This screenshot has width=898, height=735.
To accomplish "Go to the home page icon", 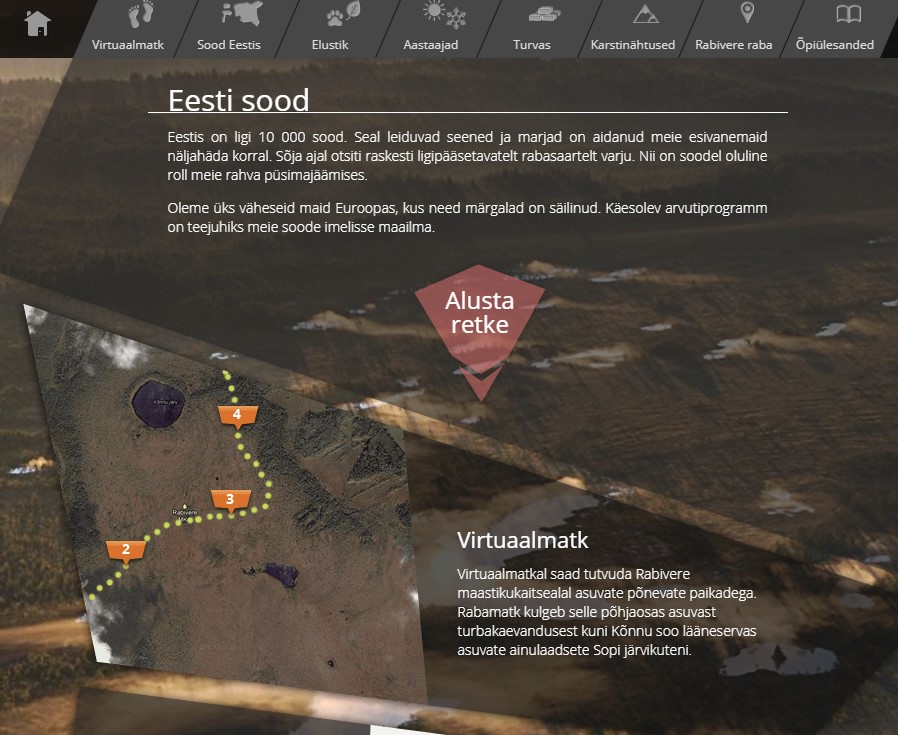I will 38,23.
